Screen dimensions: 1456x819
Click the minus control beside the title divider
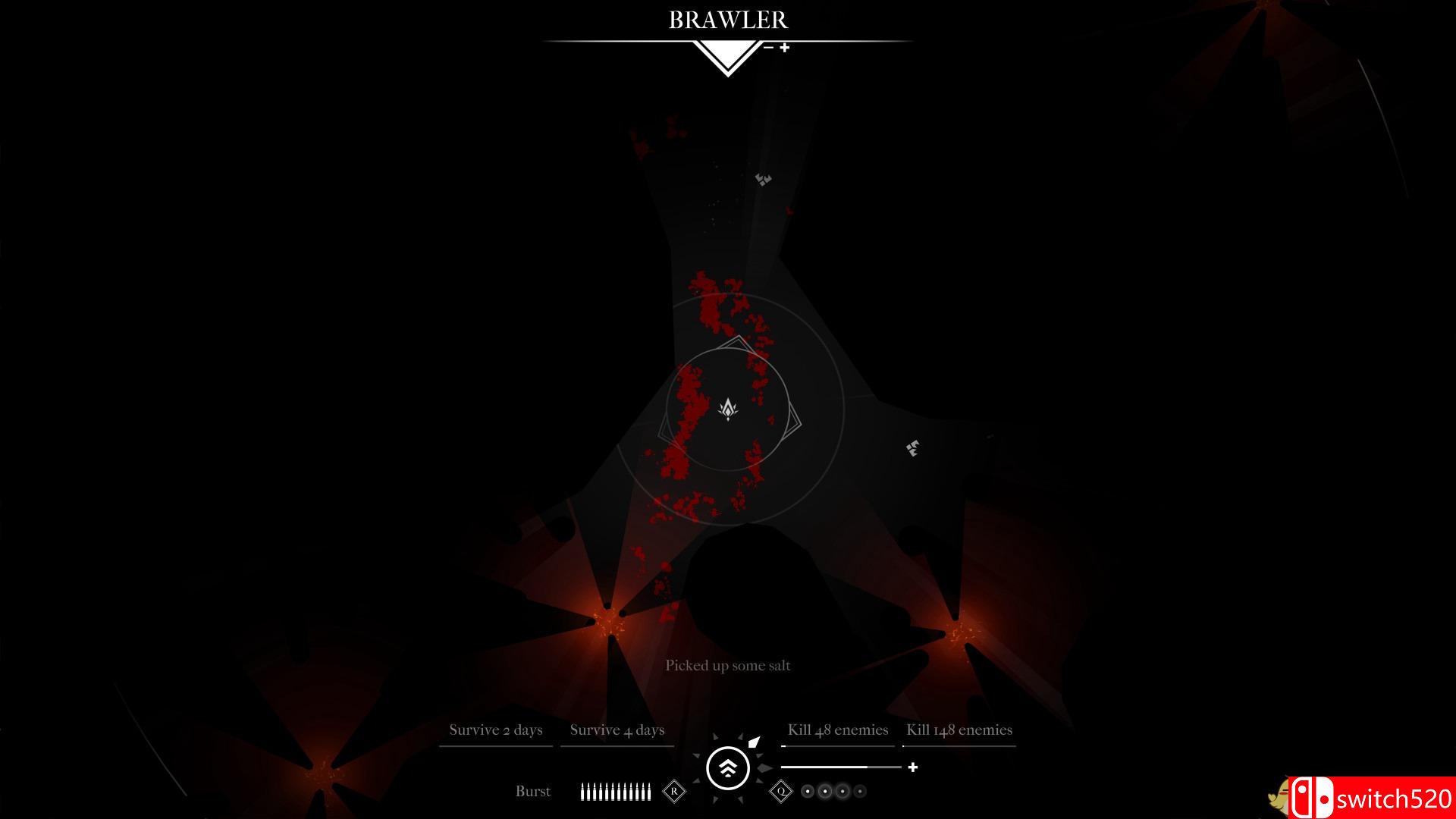(x=768, y=47)
